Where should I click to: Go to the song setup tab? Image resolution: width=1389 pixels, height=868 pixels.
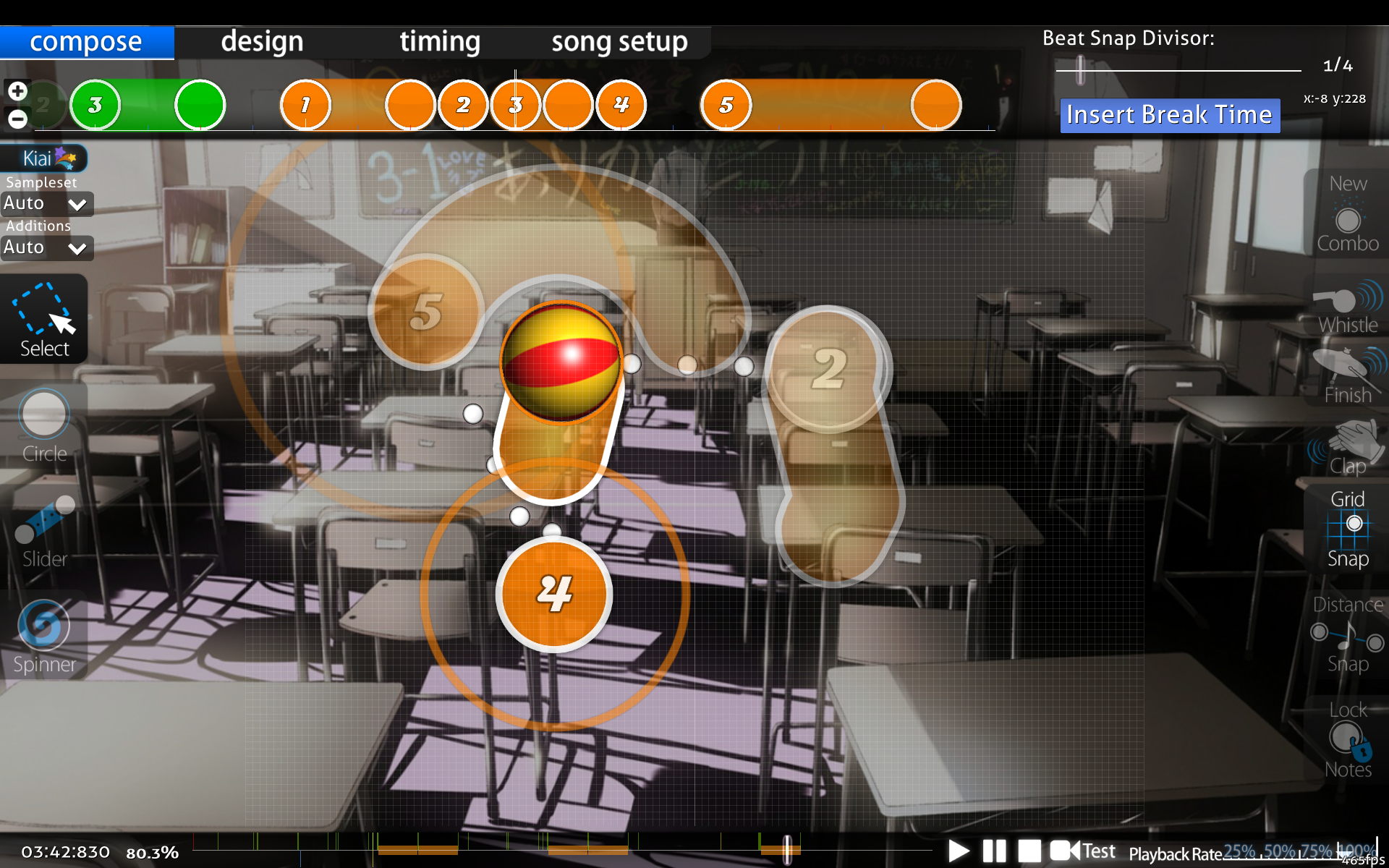619,42
